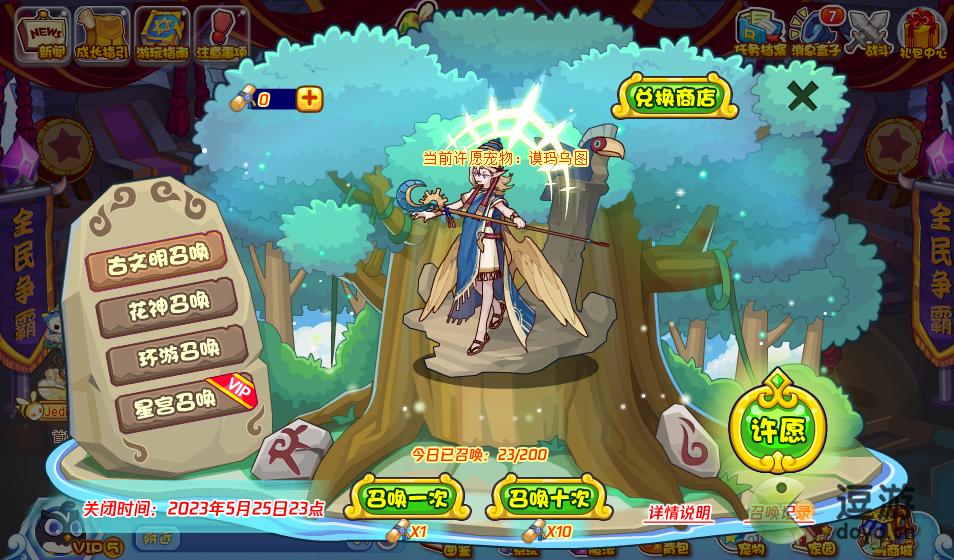Select the 古文明召唤 summon tab
The height and width of the screenshot is (560, 954).
point(157,260)
